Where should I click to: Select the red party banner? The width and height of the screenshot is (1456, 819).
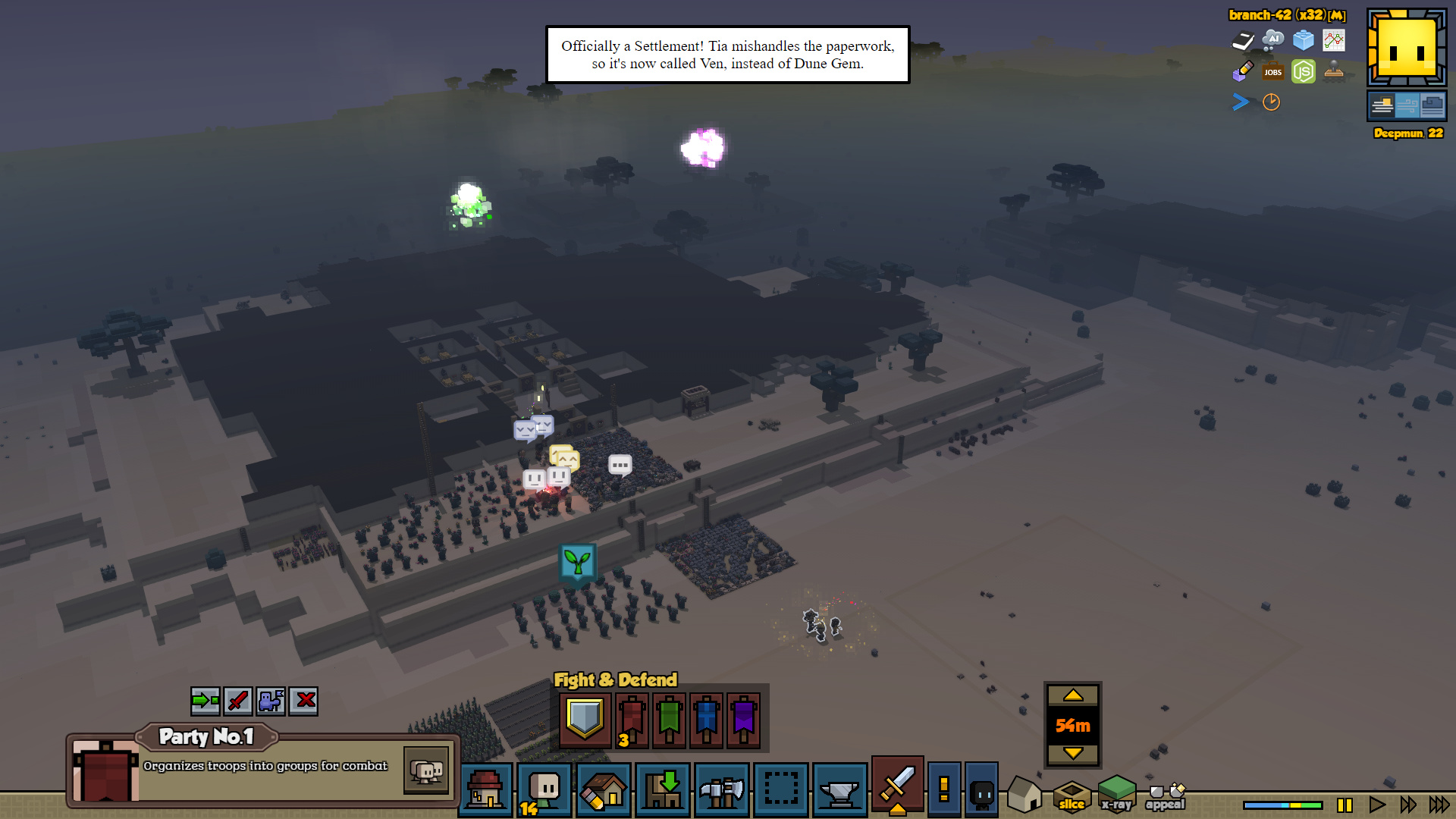click(x=632, y=718)
